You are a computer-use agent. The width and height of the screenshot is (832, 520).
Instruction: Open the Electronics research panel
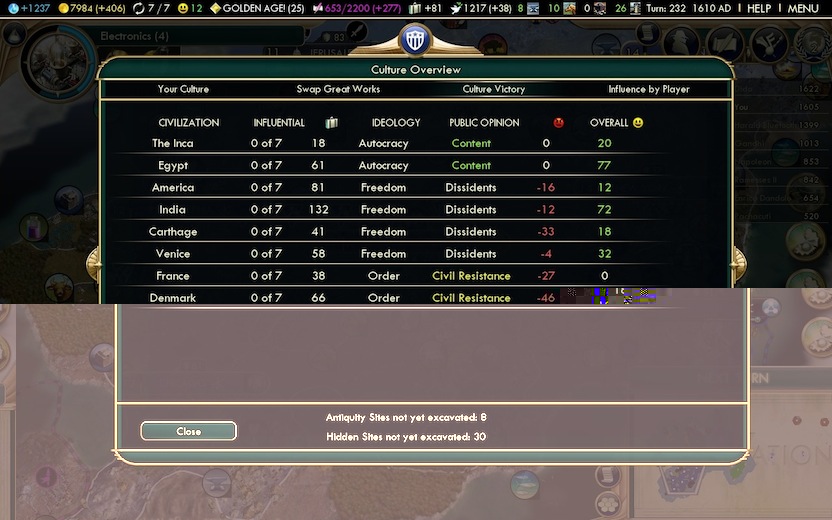click(134, 36)
